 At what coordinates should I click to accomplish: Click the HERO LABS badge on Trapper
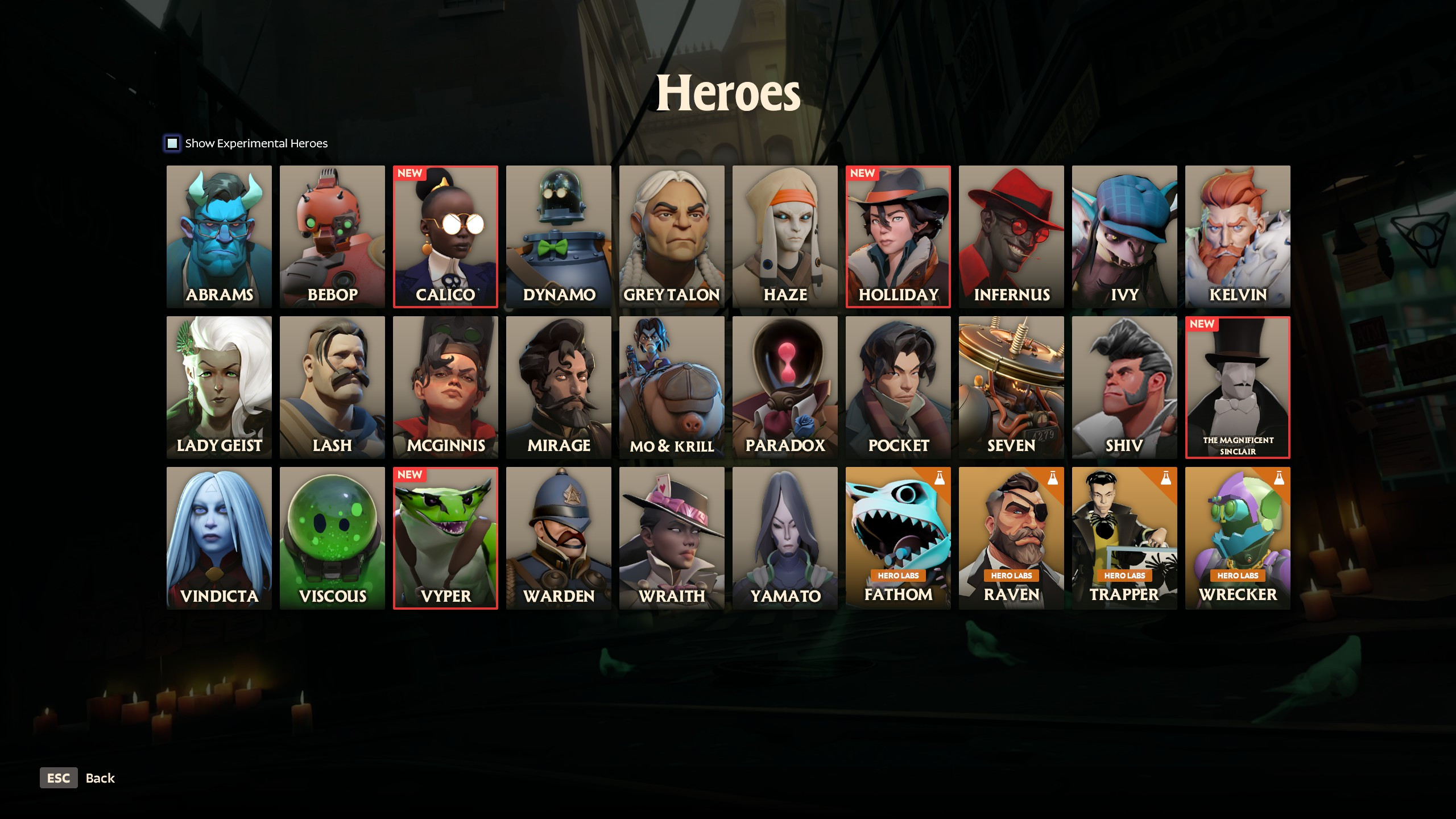coord(1124,576)
